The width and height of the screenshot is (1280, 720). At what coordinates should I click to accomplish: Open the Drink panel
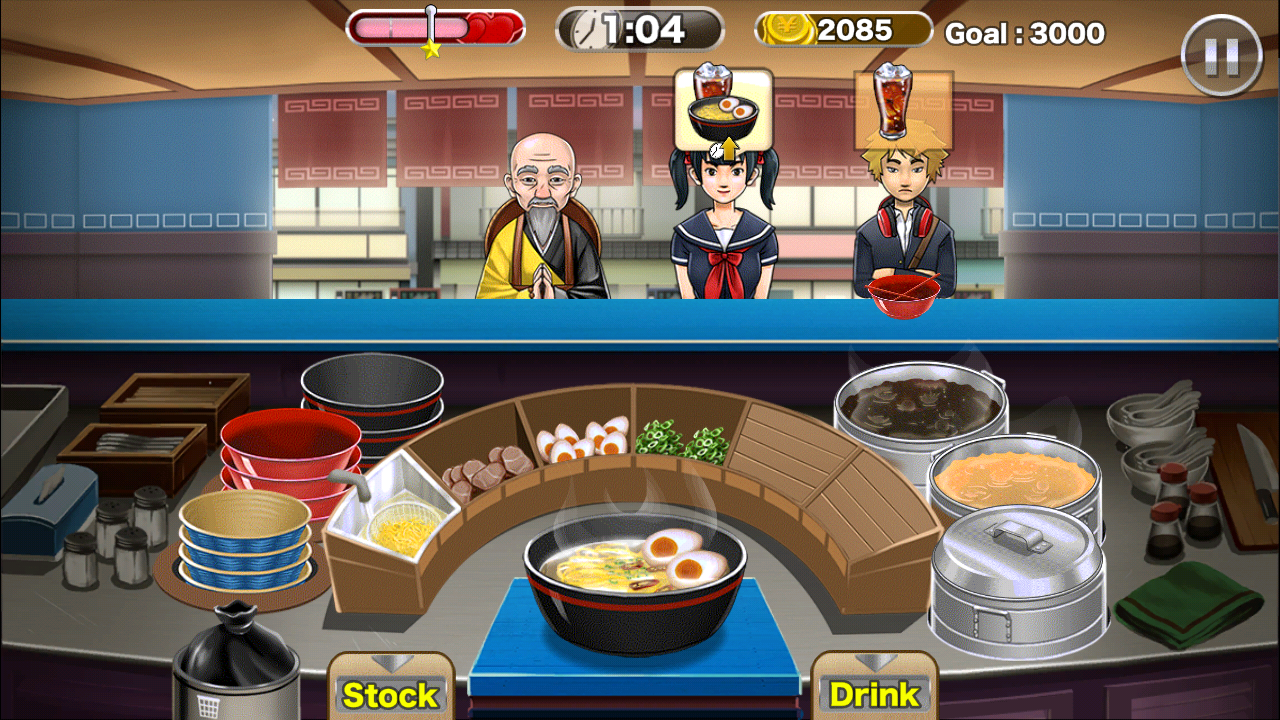(x=874, y=692)
